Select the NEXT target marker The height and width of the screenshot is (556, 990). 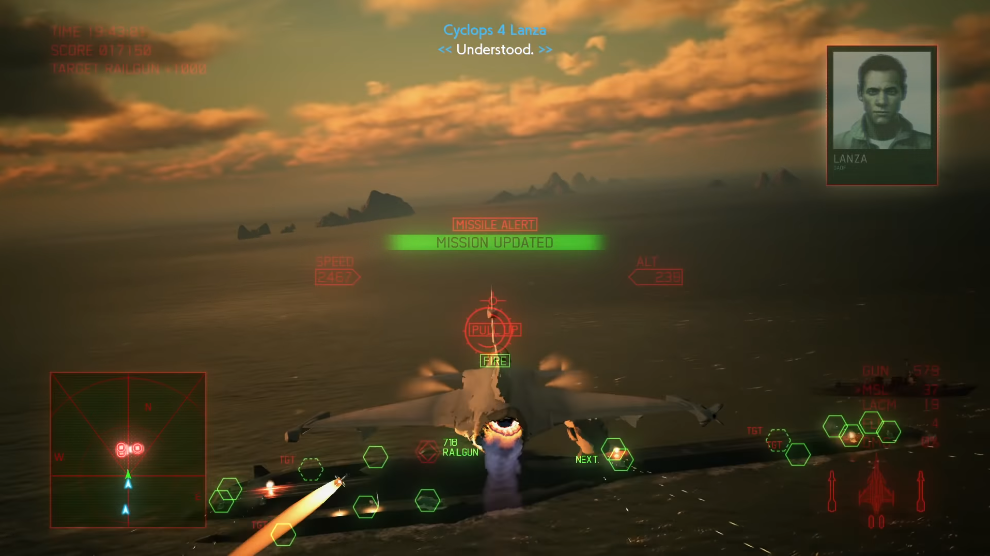point(616,455)
